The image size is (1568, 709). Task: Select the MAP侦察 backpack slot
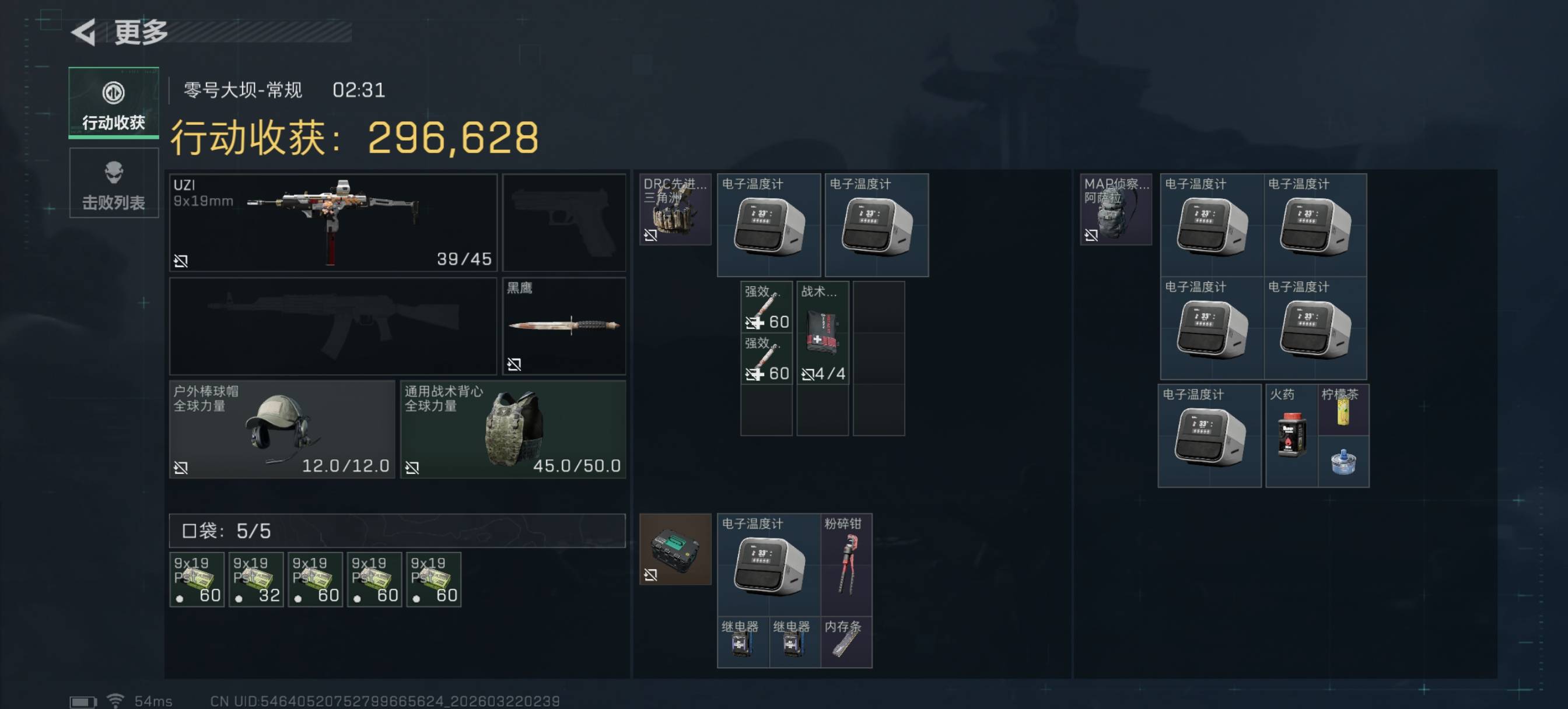(1115, 210)
